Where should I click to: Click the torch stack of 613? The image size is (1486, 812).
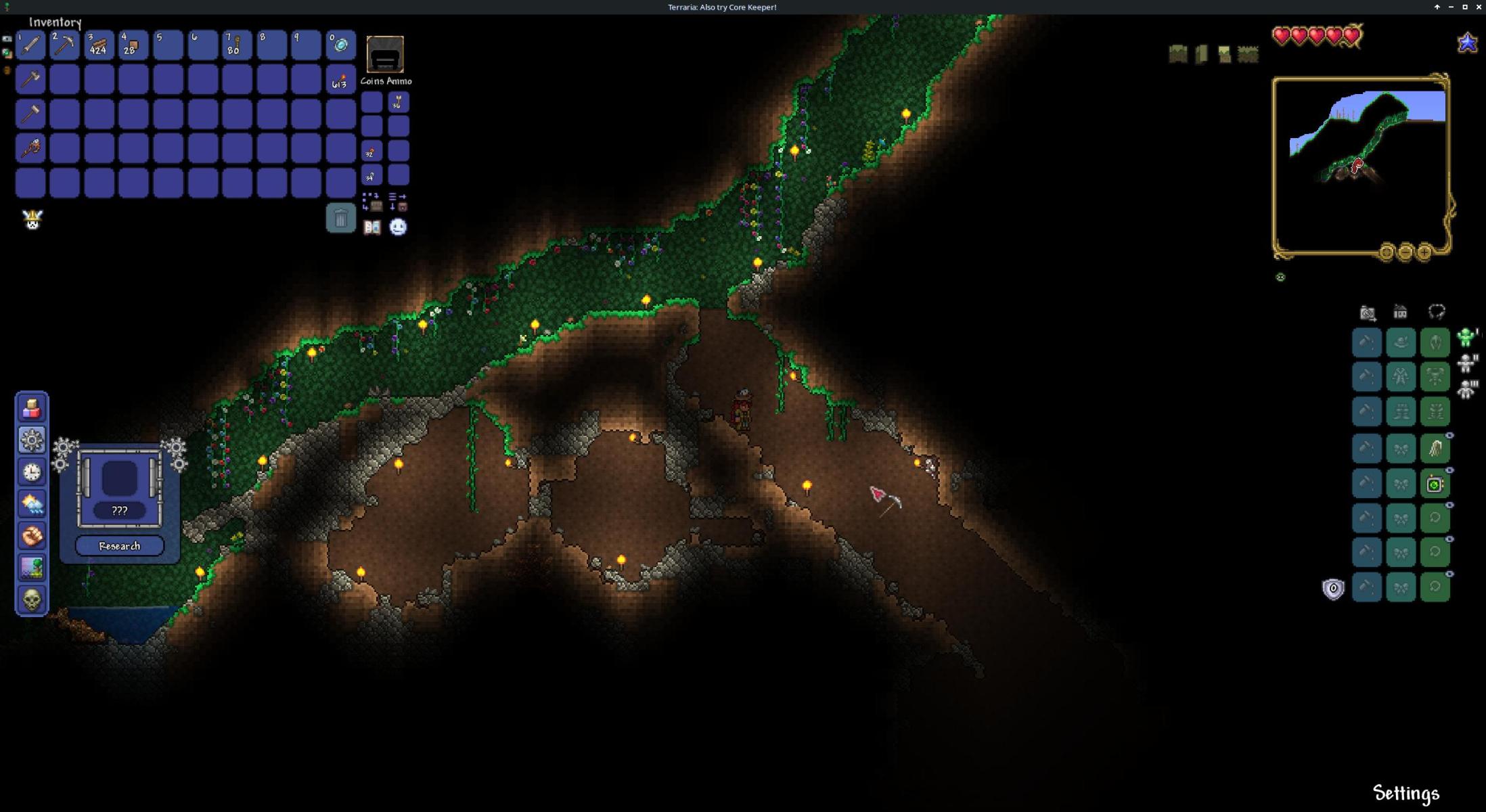point(340,80)
